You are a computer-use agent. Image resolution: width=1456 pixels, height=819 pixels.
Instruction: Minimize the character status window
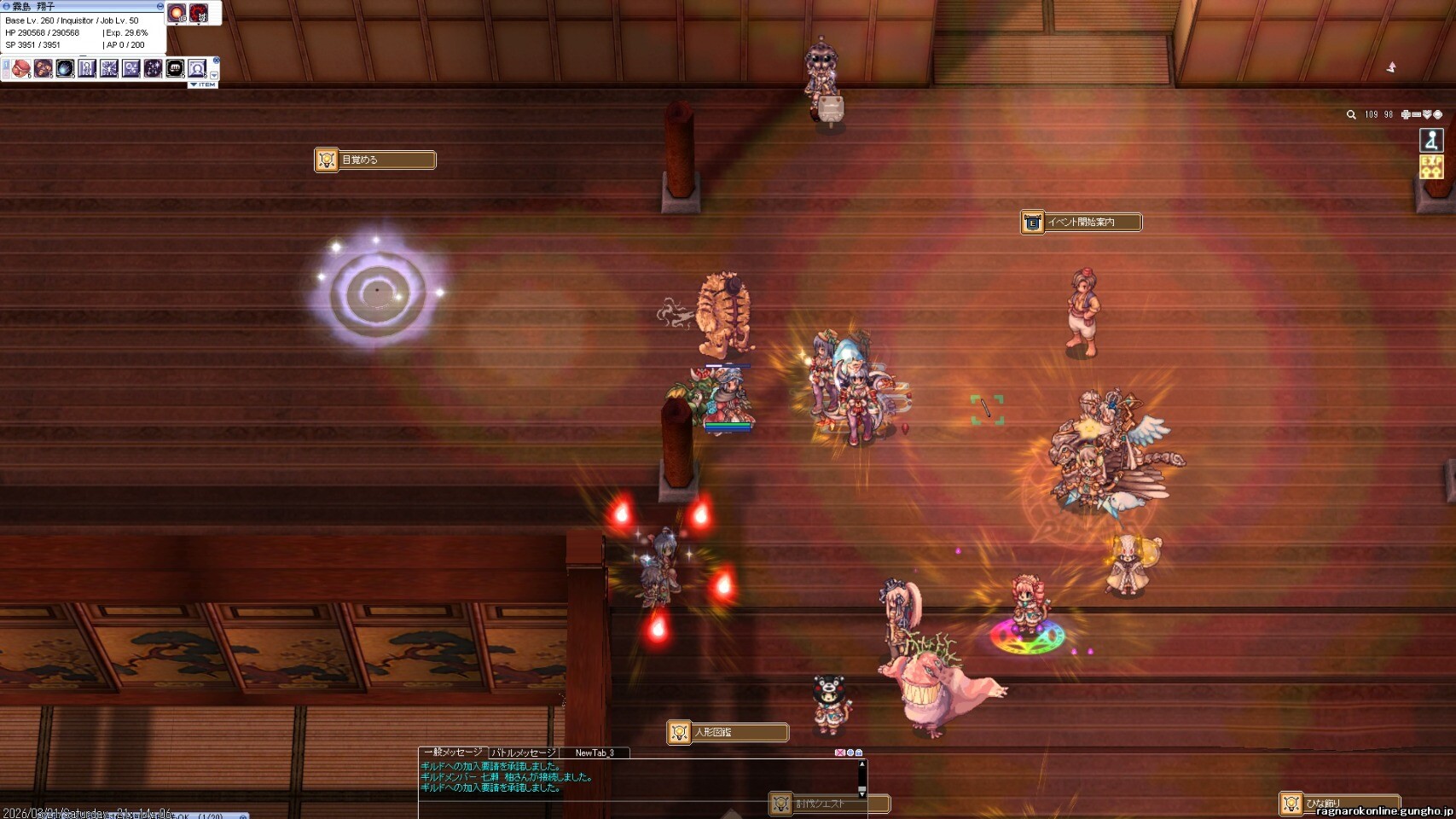(x=160, y=6)
